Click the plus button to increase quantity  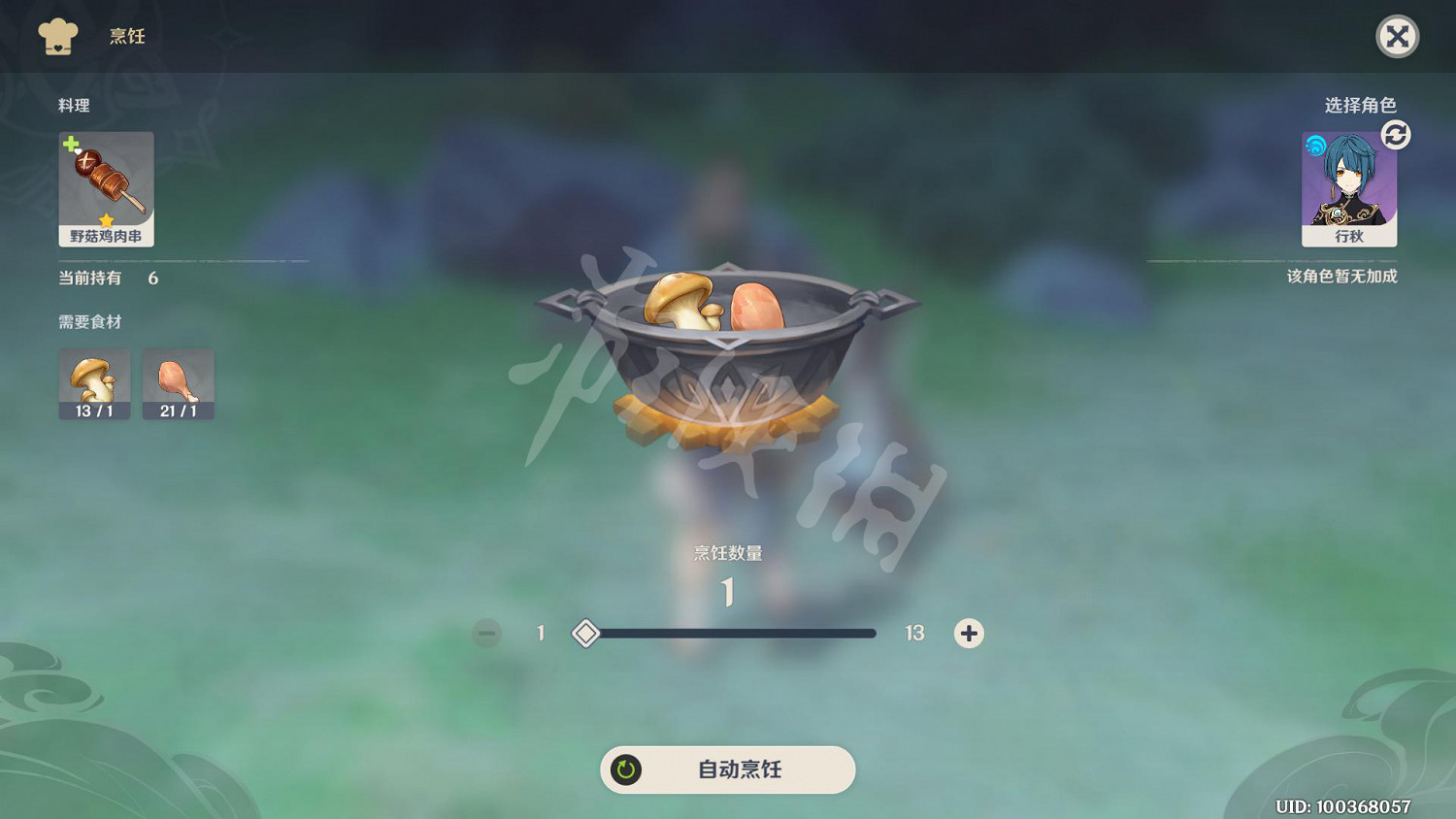click(x=968, y=633)
